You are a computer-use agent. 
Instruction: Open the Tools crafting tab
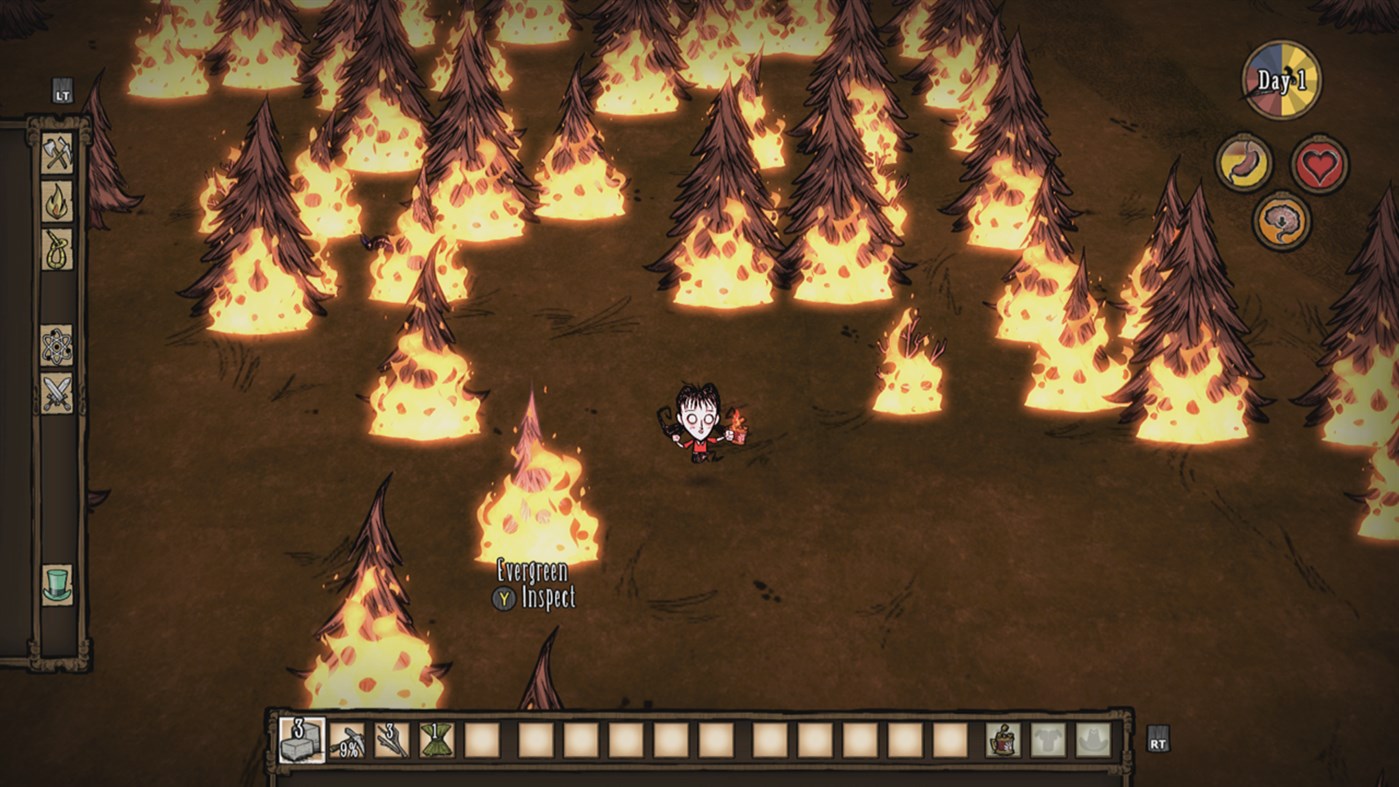pyautogui.click(x=57, y=153)
